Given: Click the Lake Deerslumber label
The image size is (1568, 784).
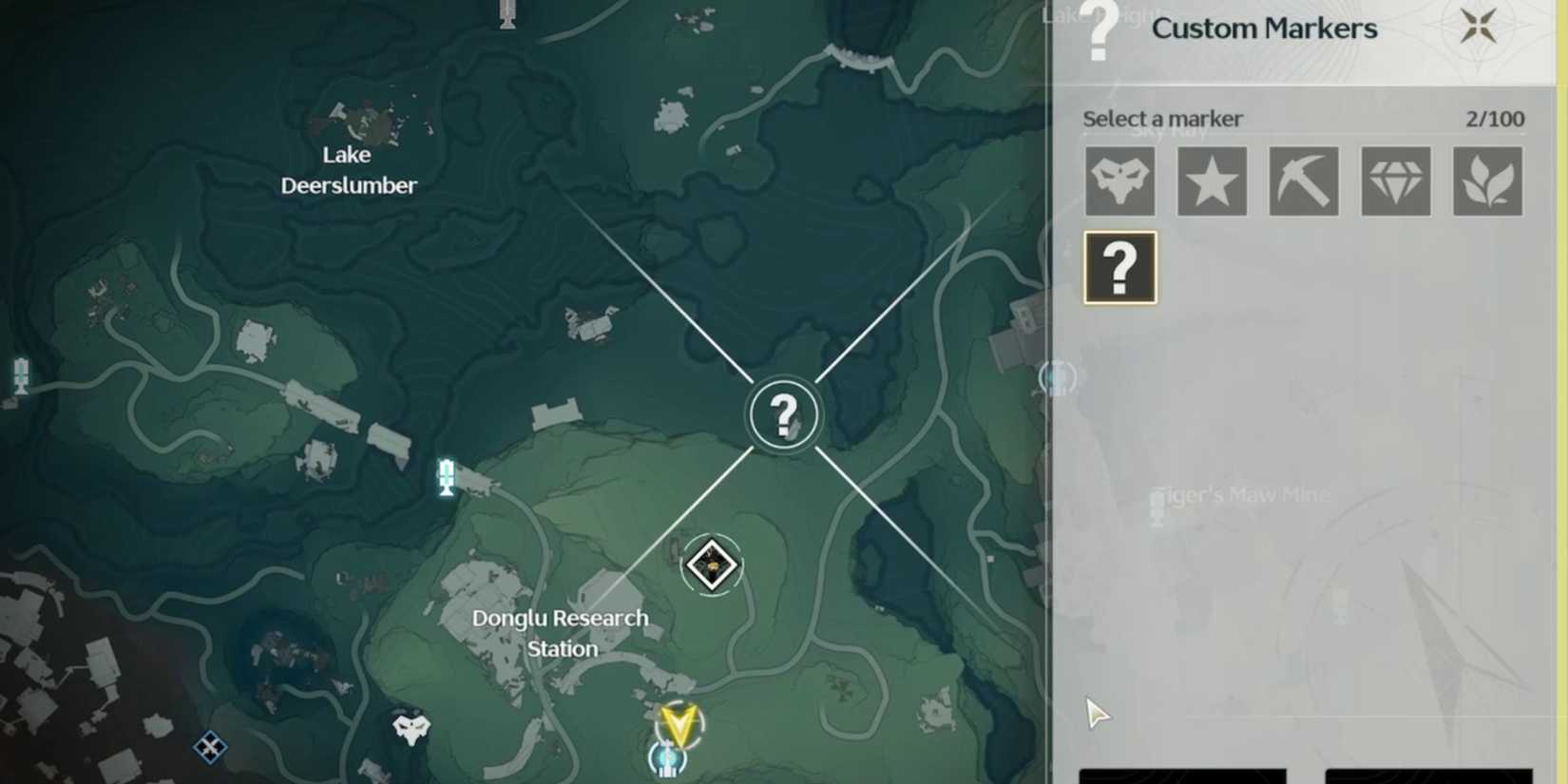Looking at the screenshot, I should pyautogui.click(x=348, y=170).
